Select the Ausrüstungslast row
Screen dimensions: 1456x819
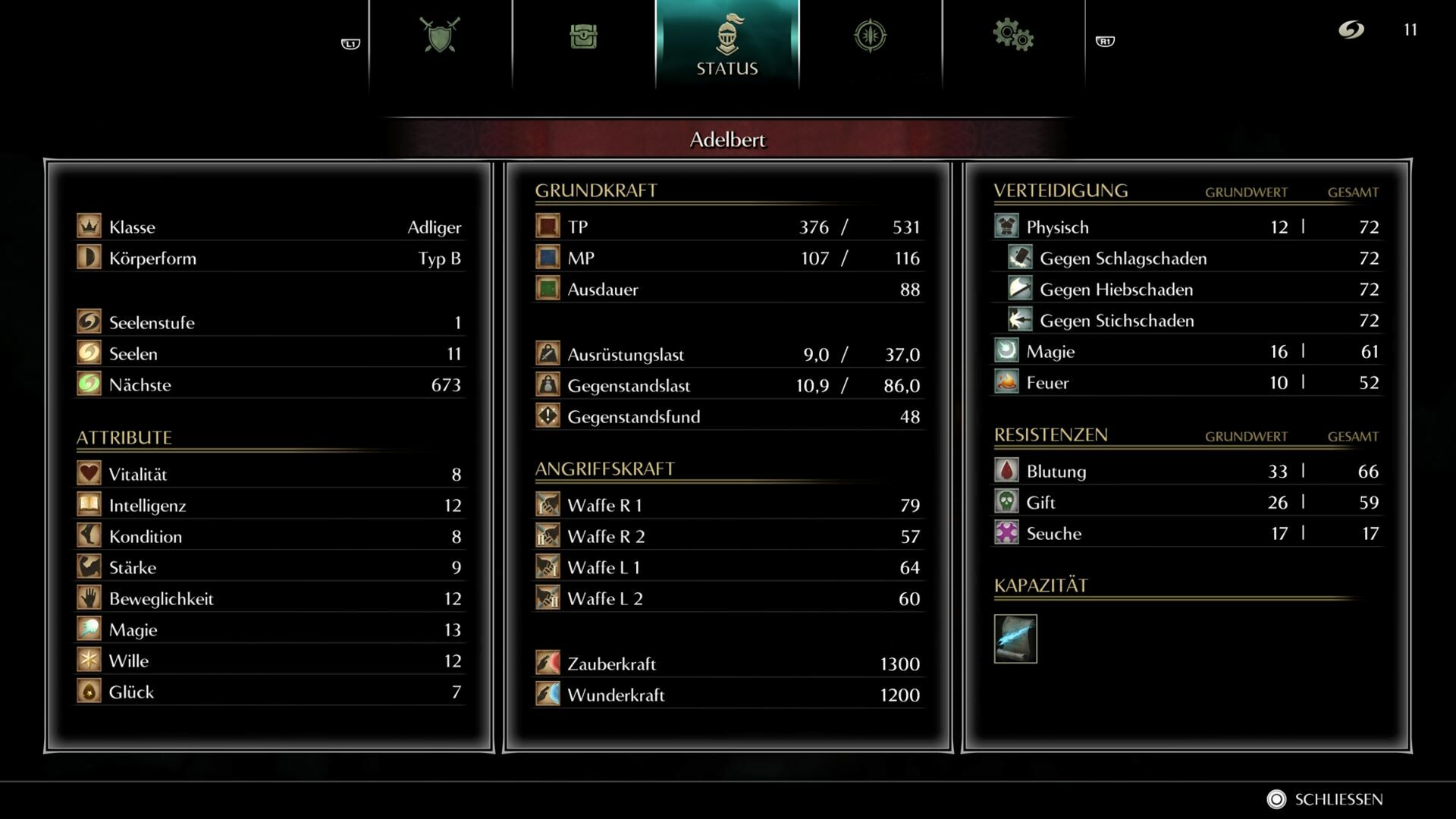(727, 354)
